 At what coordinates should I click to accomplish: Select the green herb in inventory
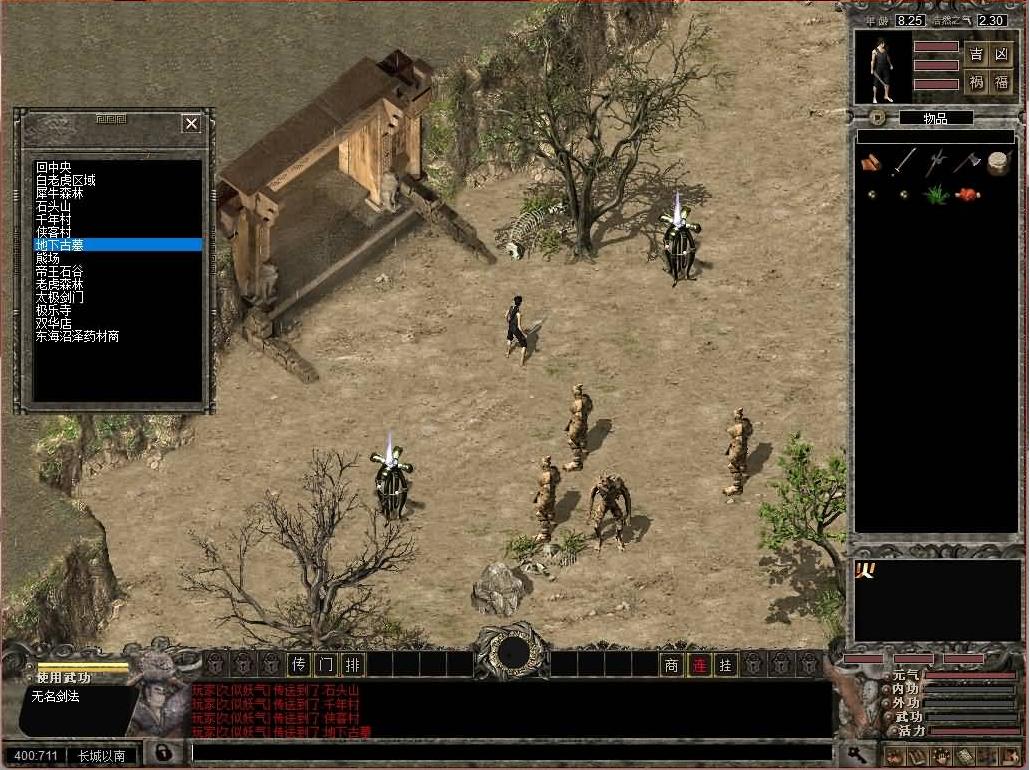point(936,195)
